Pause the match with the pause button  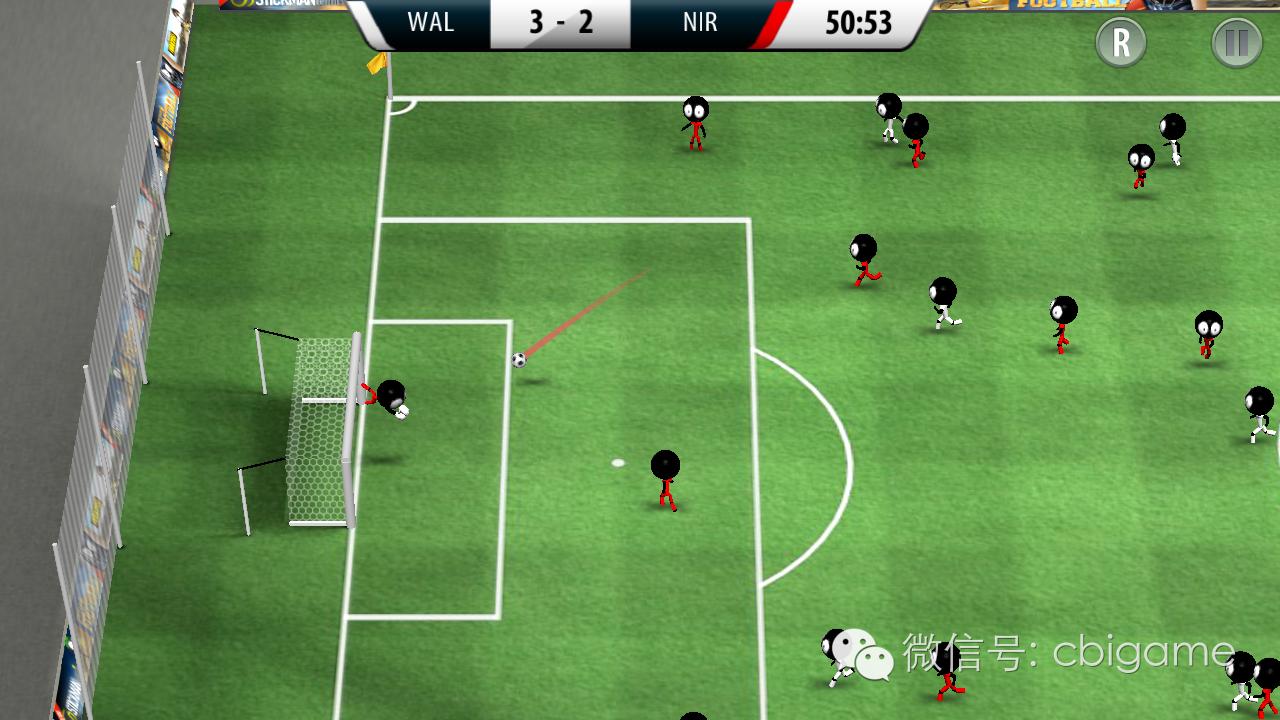(x=1236, y=43)
